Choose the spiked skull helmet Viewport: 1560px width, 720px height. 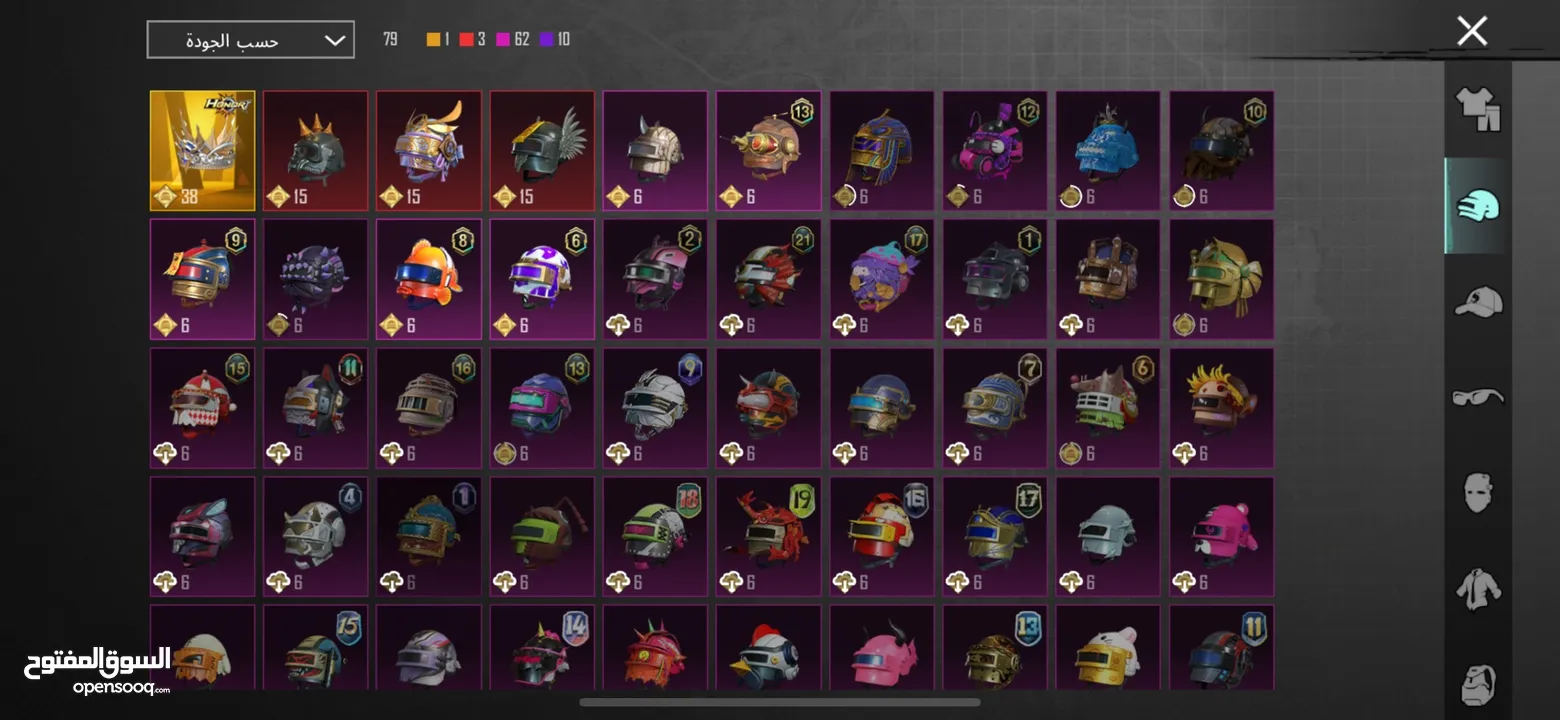(x=315, y=151)
